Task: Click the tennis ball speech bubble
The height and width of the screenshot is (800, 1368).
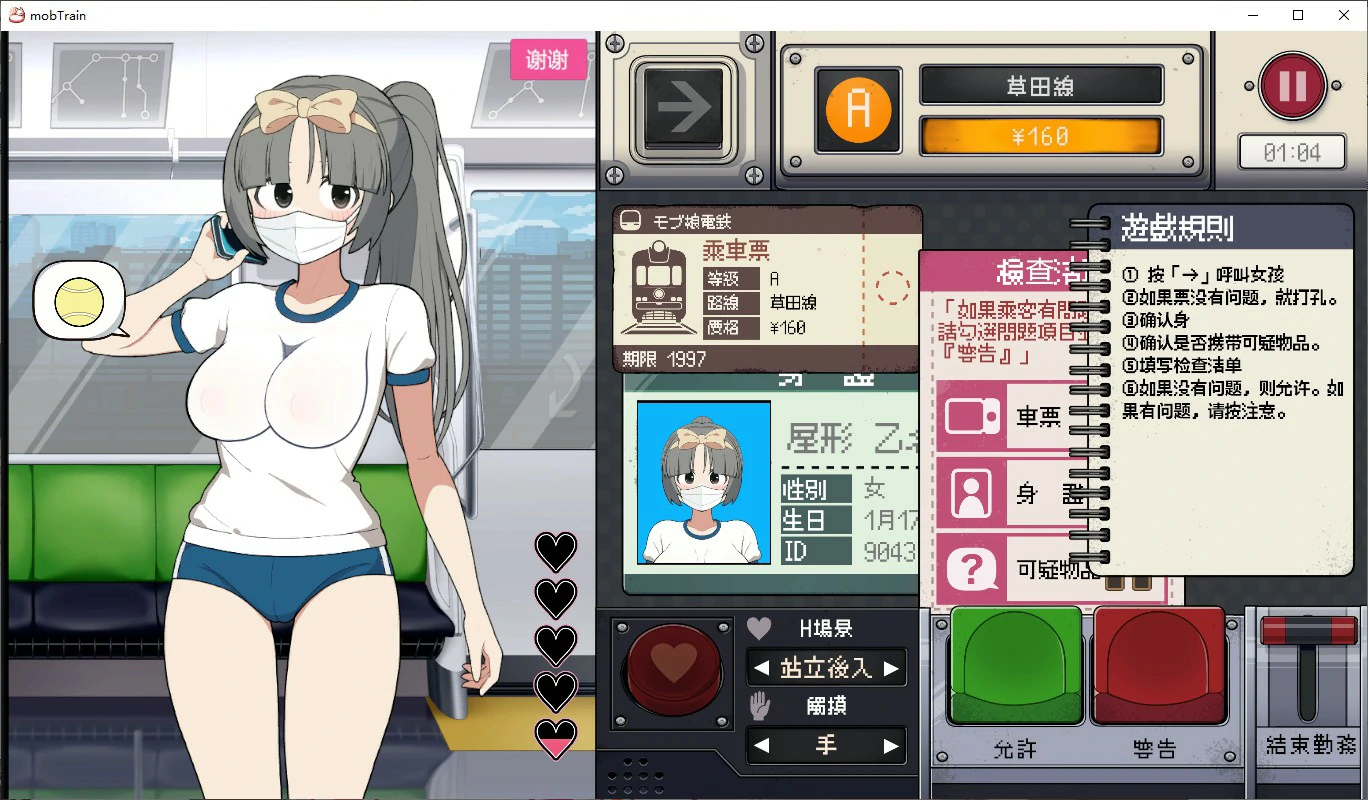Action: point(80,300)
